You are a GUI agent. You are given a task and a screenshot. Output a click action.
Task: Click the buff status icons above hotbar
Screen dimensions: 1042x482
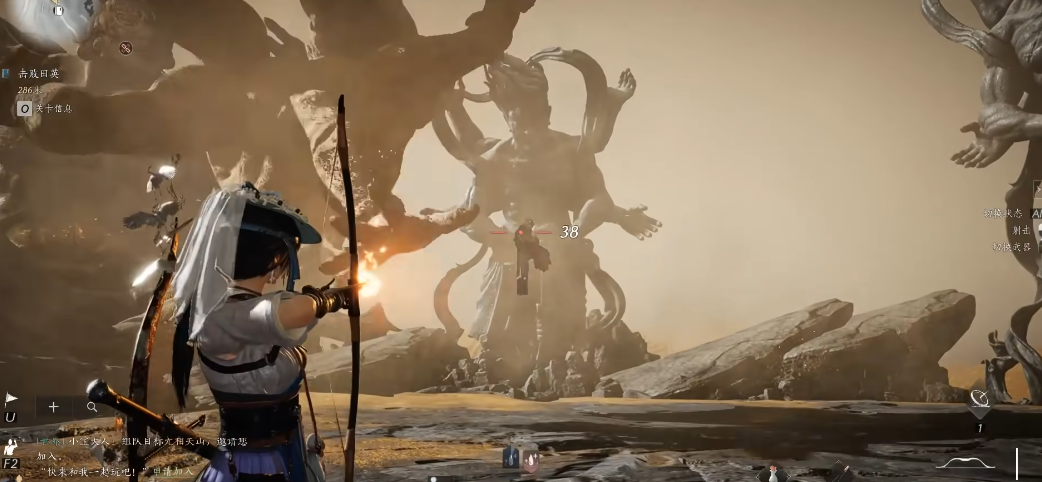tap(520, 457)
